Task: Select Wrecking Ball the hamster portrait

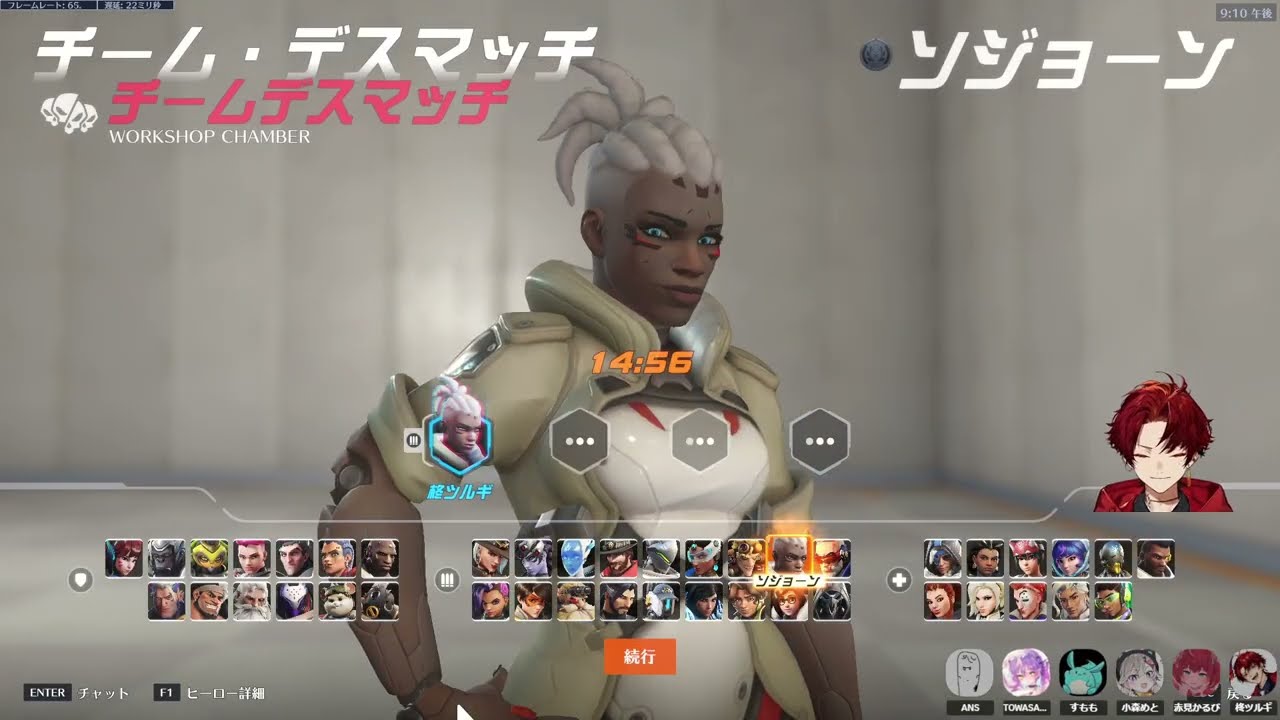Action: tap(338, 602)
